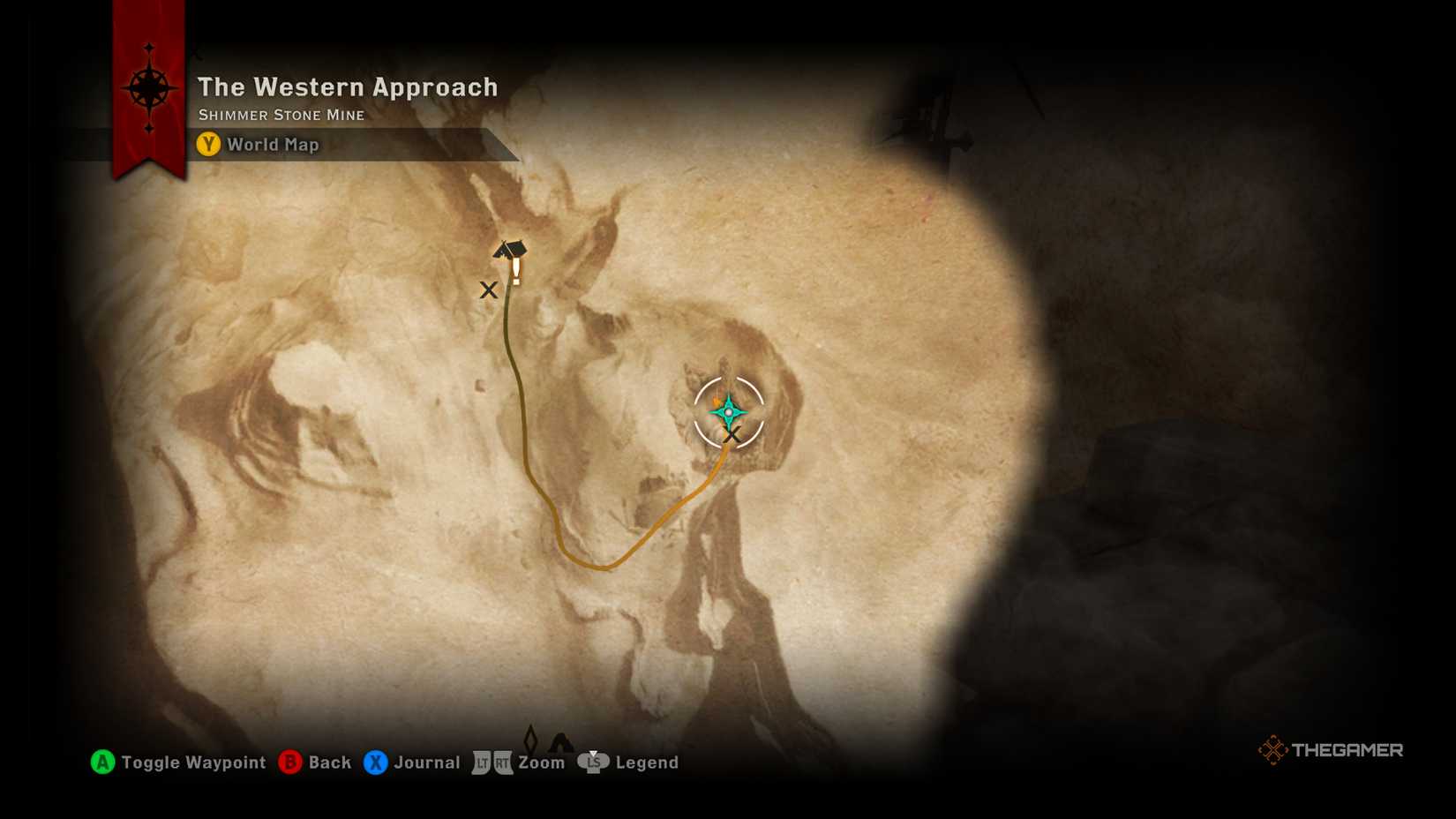Click the LS stick icon to show the Legend
Image resolution: width=1456 pixels, height=819 pixels.
tap(594, 763)
